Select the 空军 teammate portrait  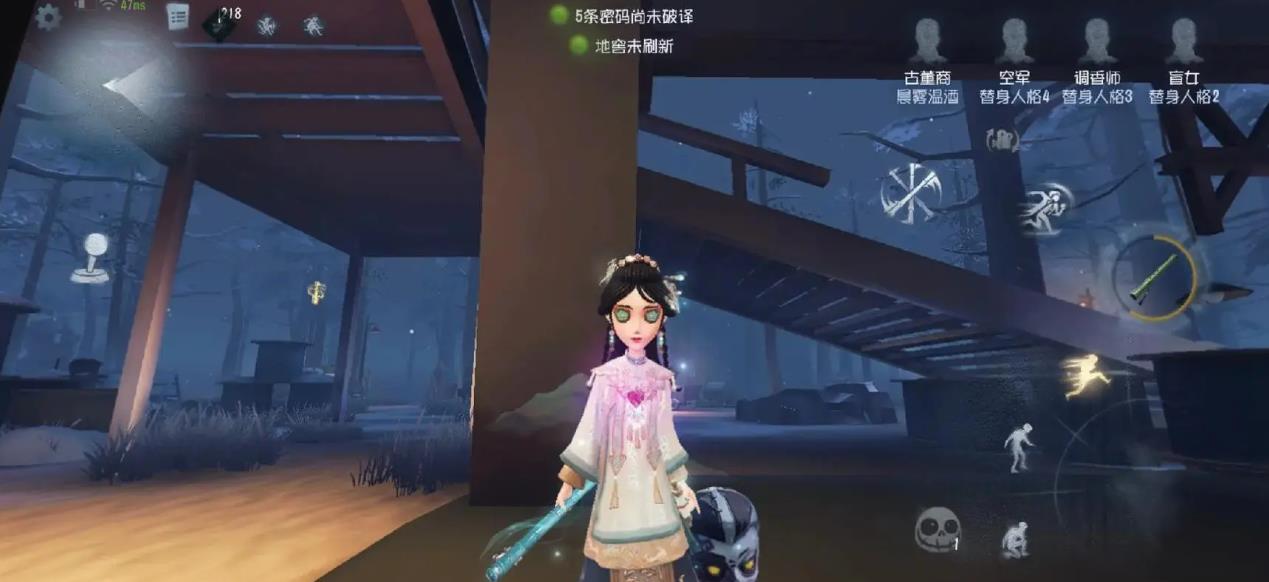(x=1014, y=41)
